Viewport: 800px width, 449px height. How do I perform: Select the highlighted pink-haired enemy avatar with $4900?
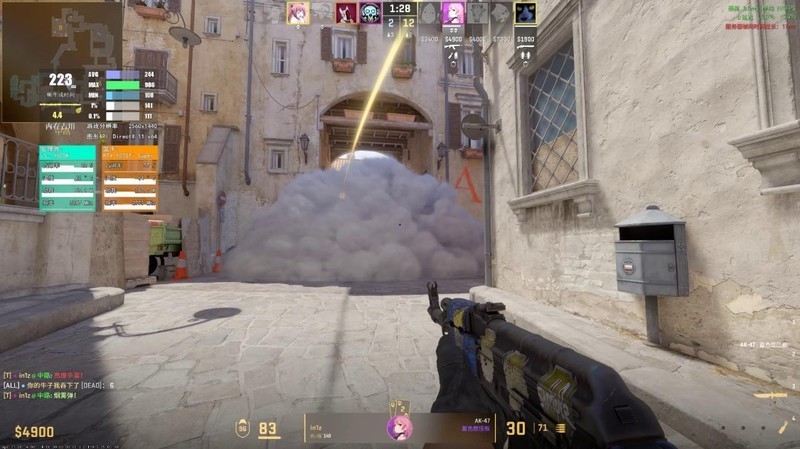(x=453, y=13)
